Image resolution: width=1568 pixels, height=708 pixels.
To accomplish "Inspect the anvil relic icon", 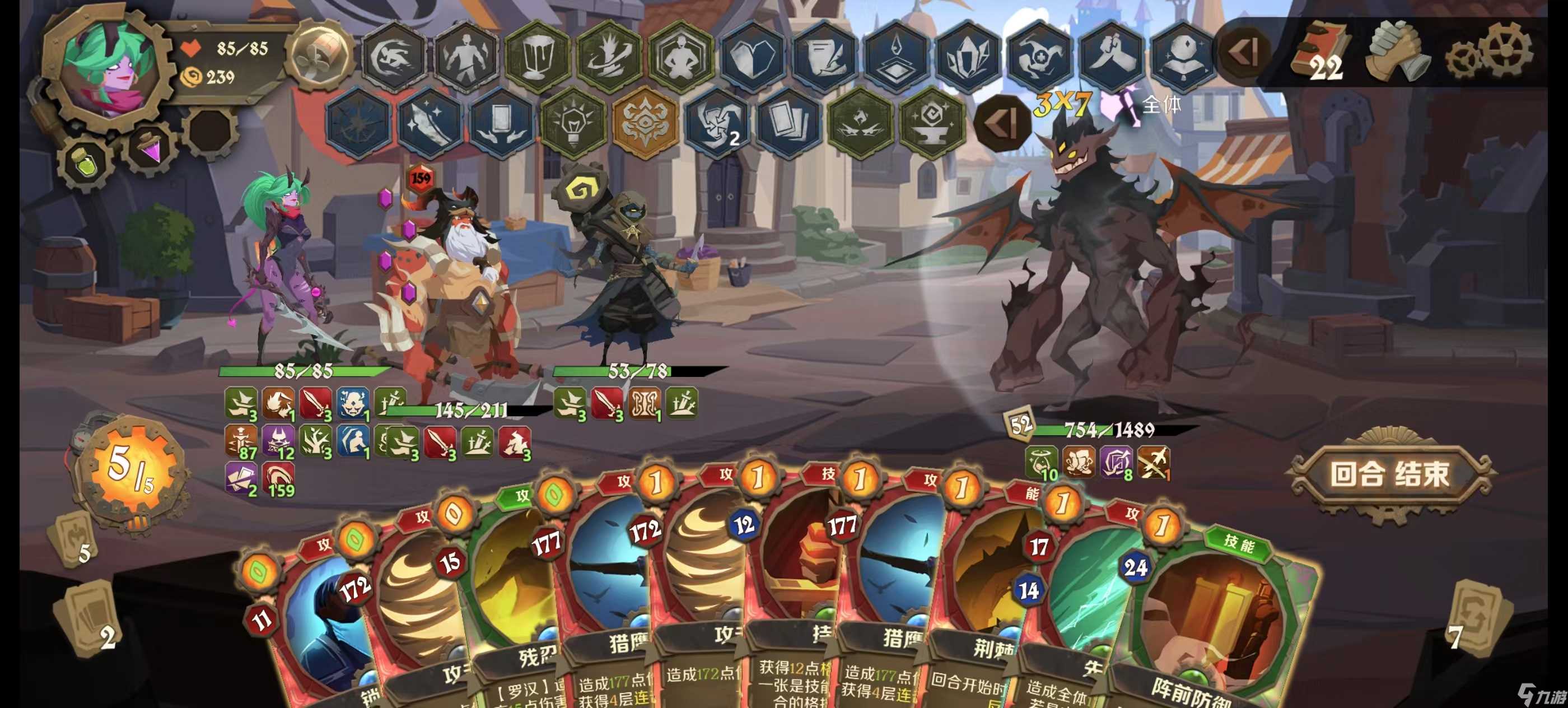I will (931, 122).
